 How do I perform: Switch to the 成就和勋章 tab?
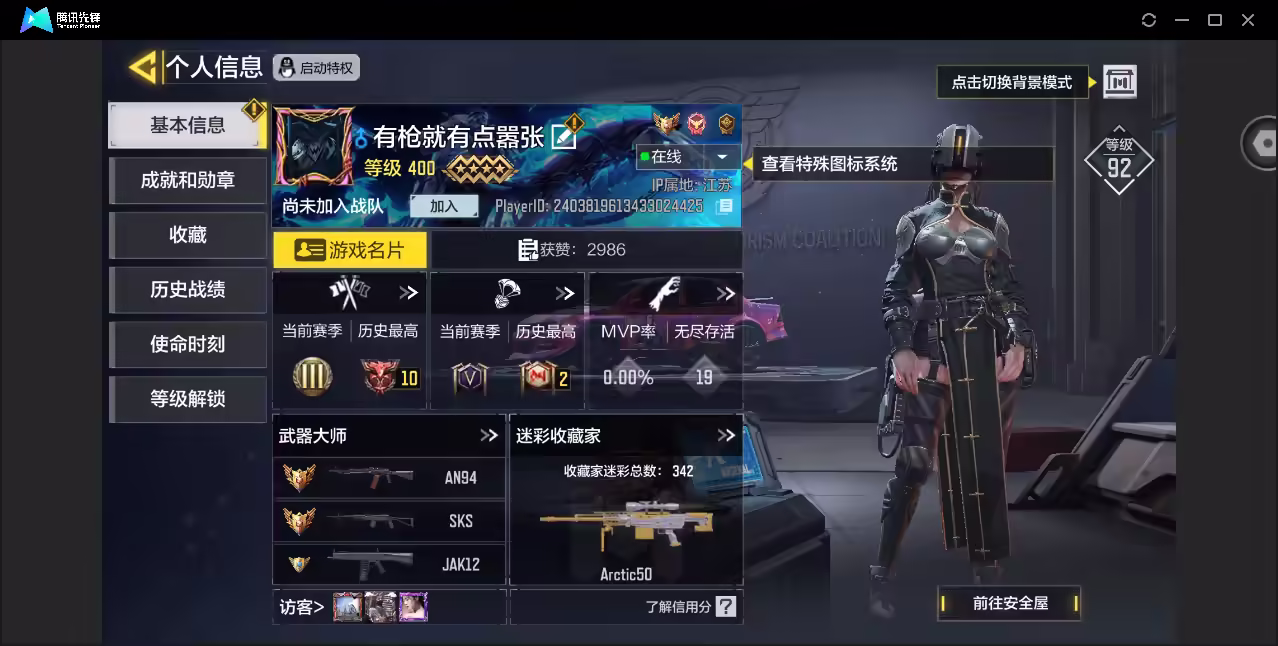pyautogui.click(x=187, y=180)
